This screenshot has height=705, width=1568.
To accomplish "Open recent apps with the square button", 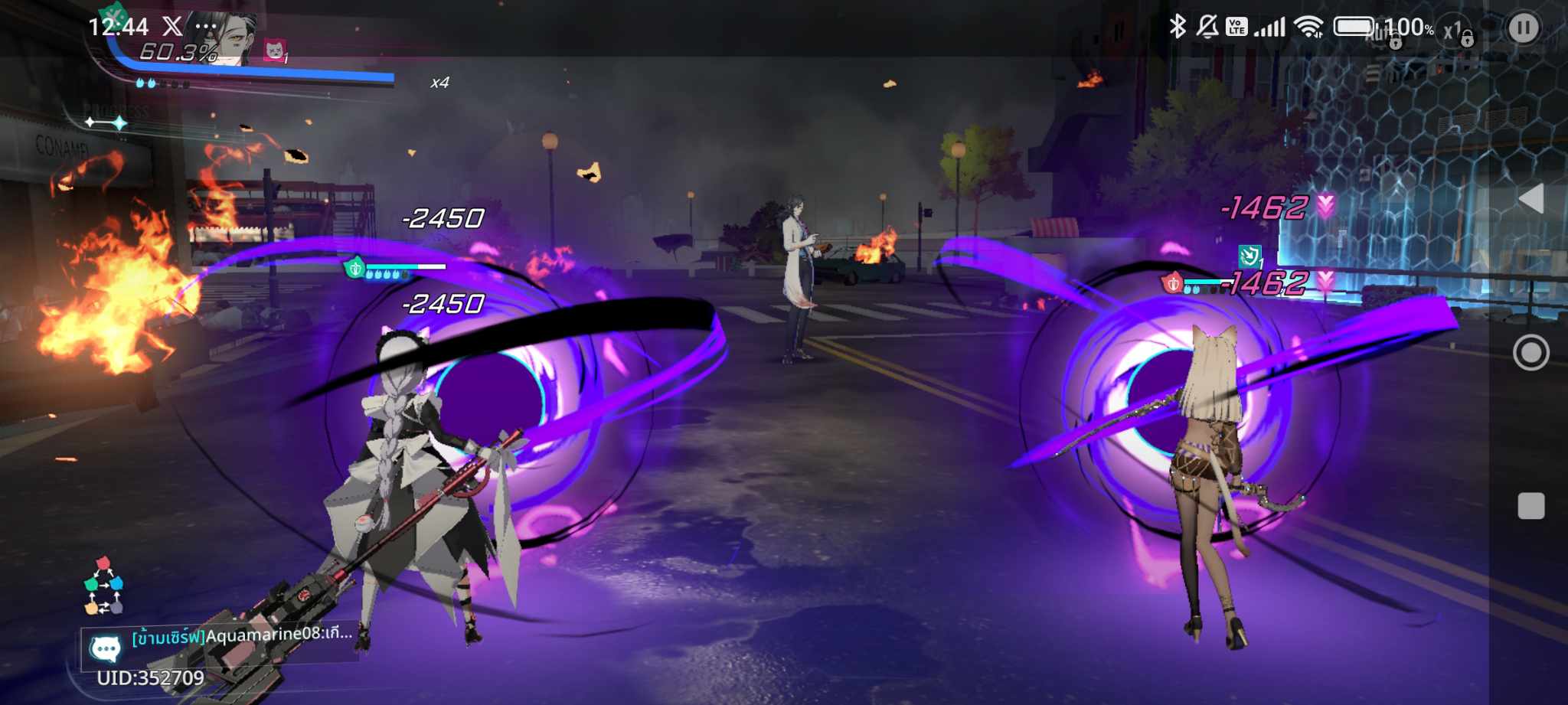I will [1530, 506].
